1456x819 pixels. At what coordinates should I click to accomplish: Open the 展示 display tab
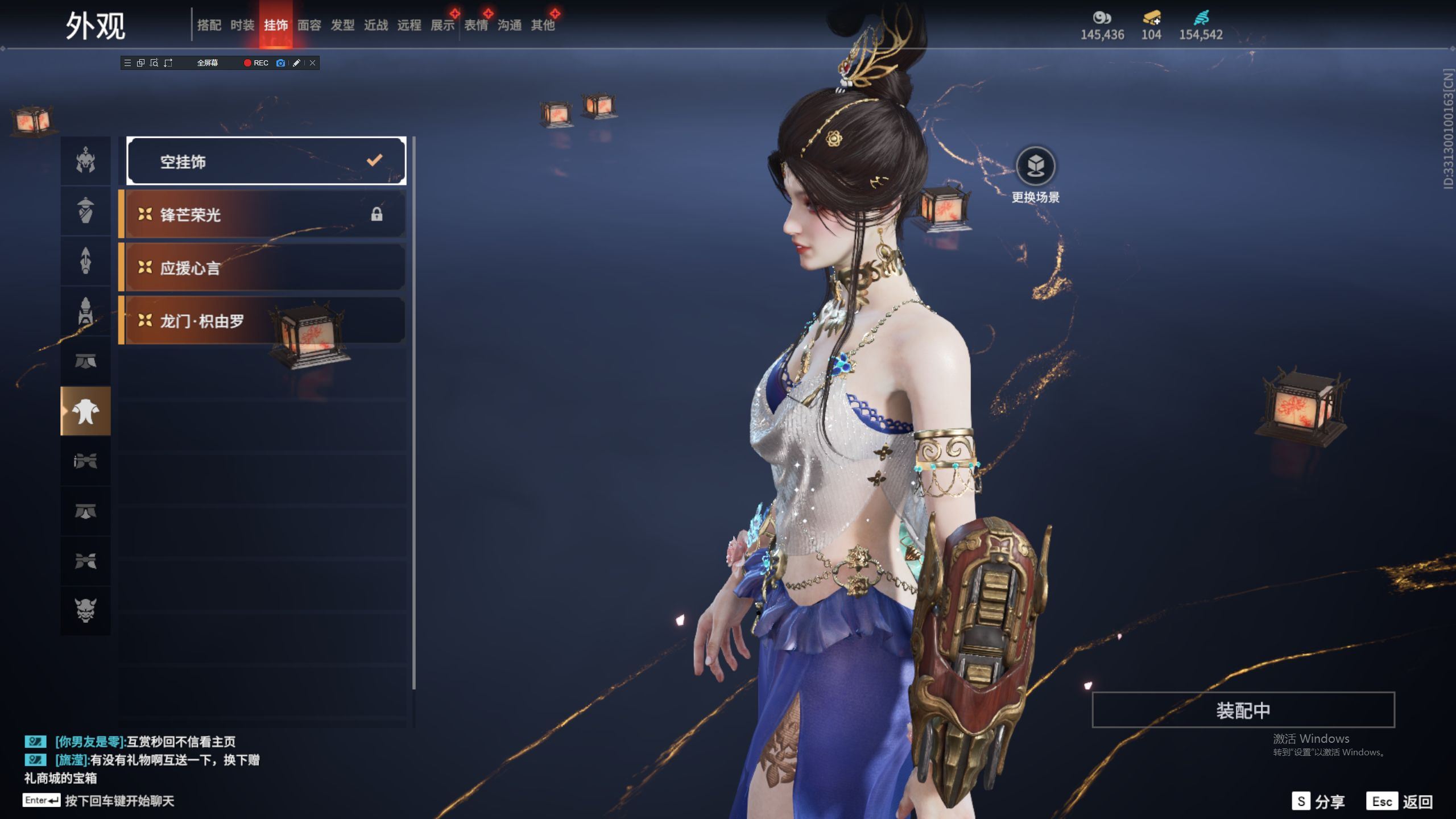click(442, 25)
